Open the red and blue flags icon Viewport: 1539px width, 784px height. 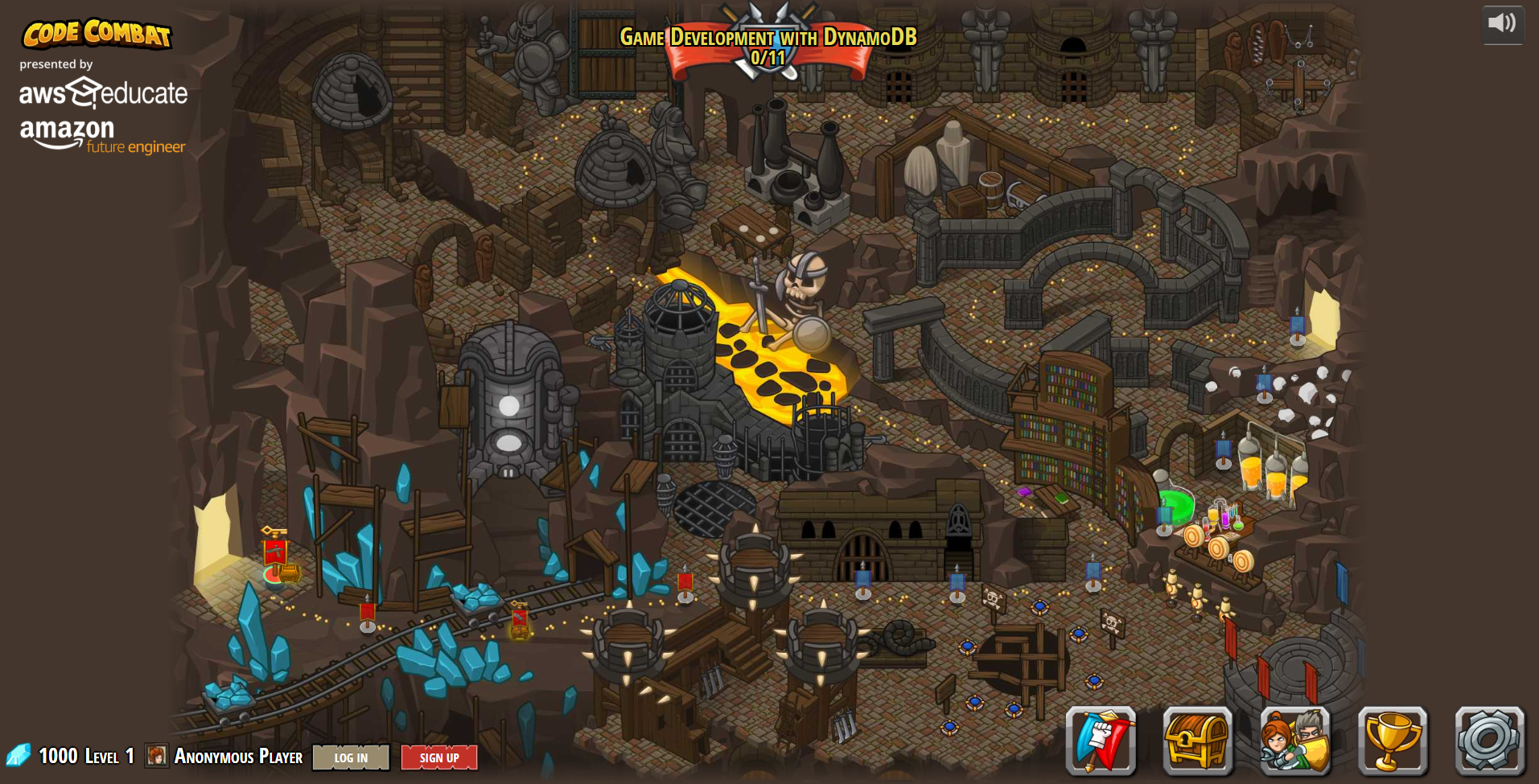pyautogui.click(x=1100, y=741)
